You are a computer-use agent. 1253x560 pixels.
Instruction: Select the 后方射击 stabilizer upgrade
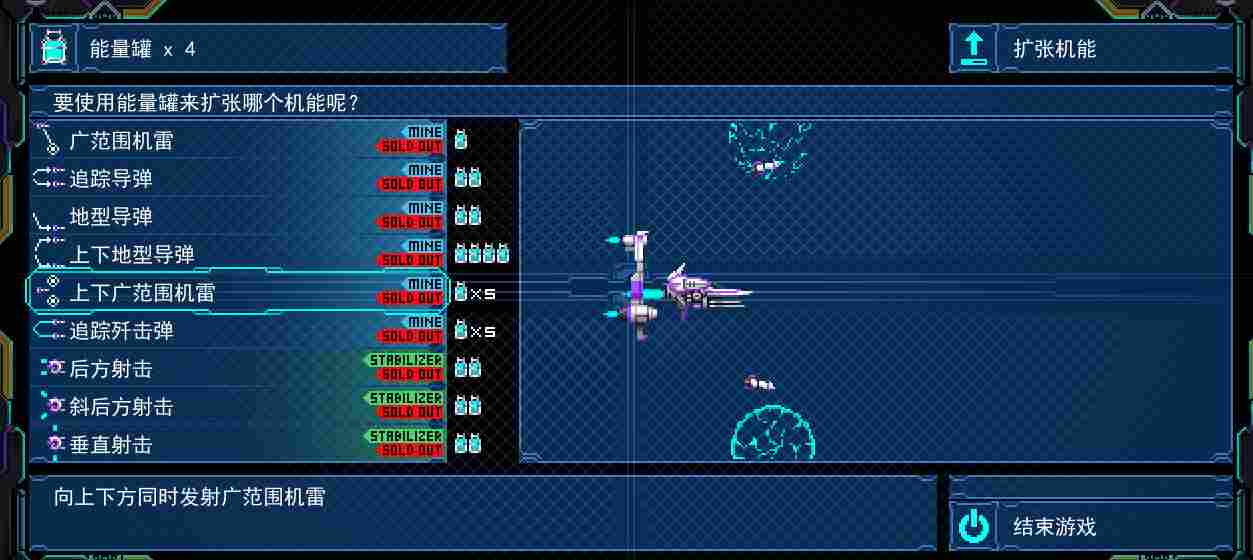coord(238,369)
